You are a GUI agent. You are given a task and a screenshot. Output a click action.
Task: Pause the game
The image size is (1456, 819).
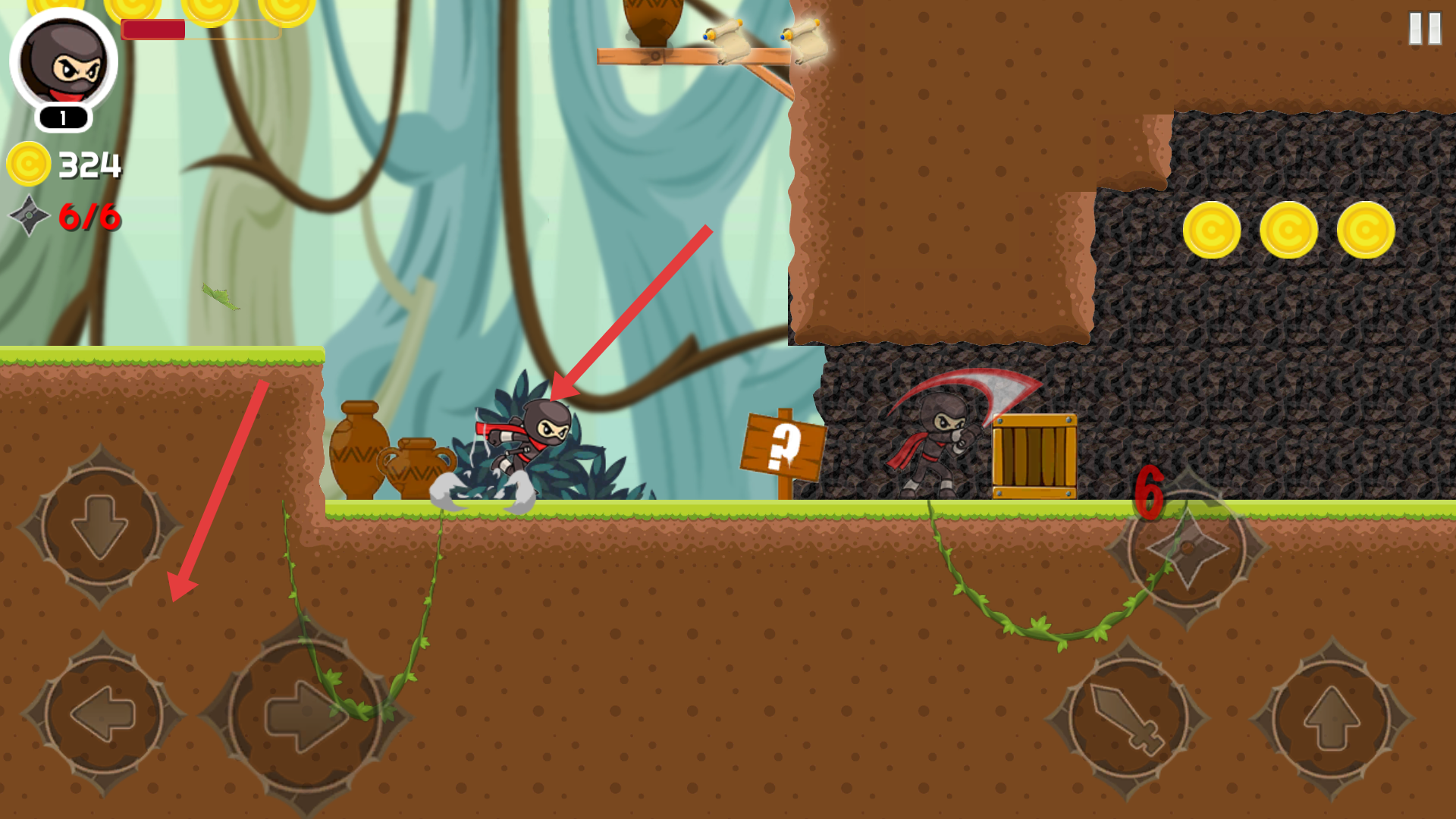[x=1424, y=29]
